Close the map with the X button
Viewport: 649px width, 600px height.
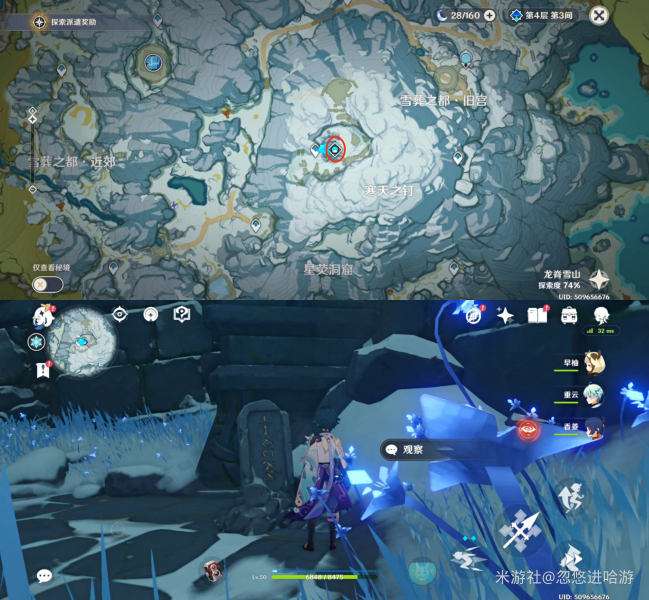[x=598, y=15]
